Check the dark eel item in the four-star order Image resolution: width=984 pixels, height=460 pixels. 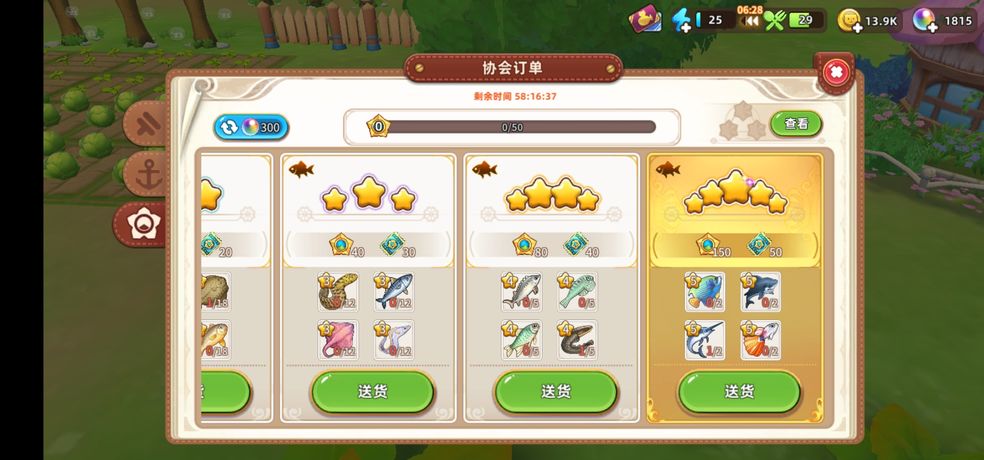tap(577, 340)
